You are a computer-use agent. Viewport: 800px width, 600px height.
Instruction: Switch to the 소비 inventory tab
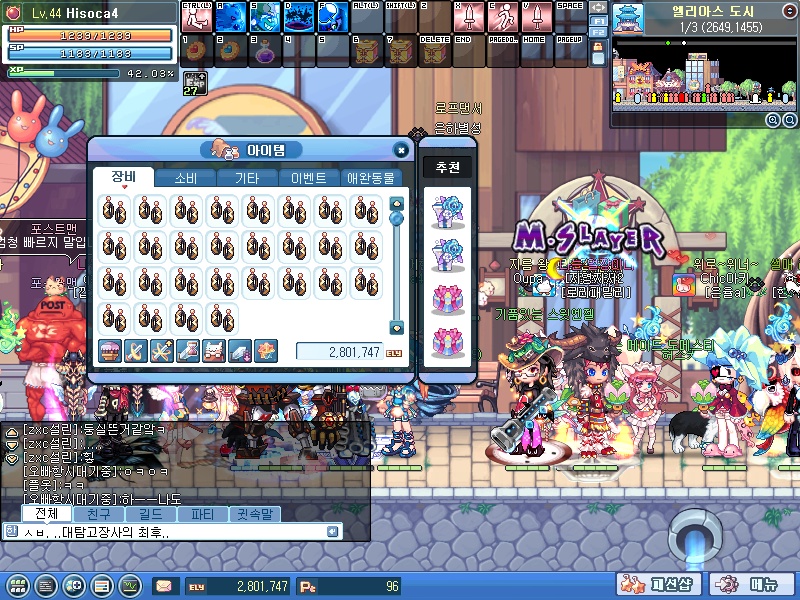pos(185,178)
